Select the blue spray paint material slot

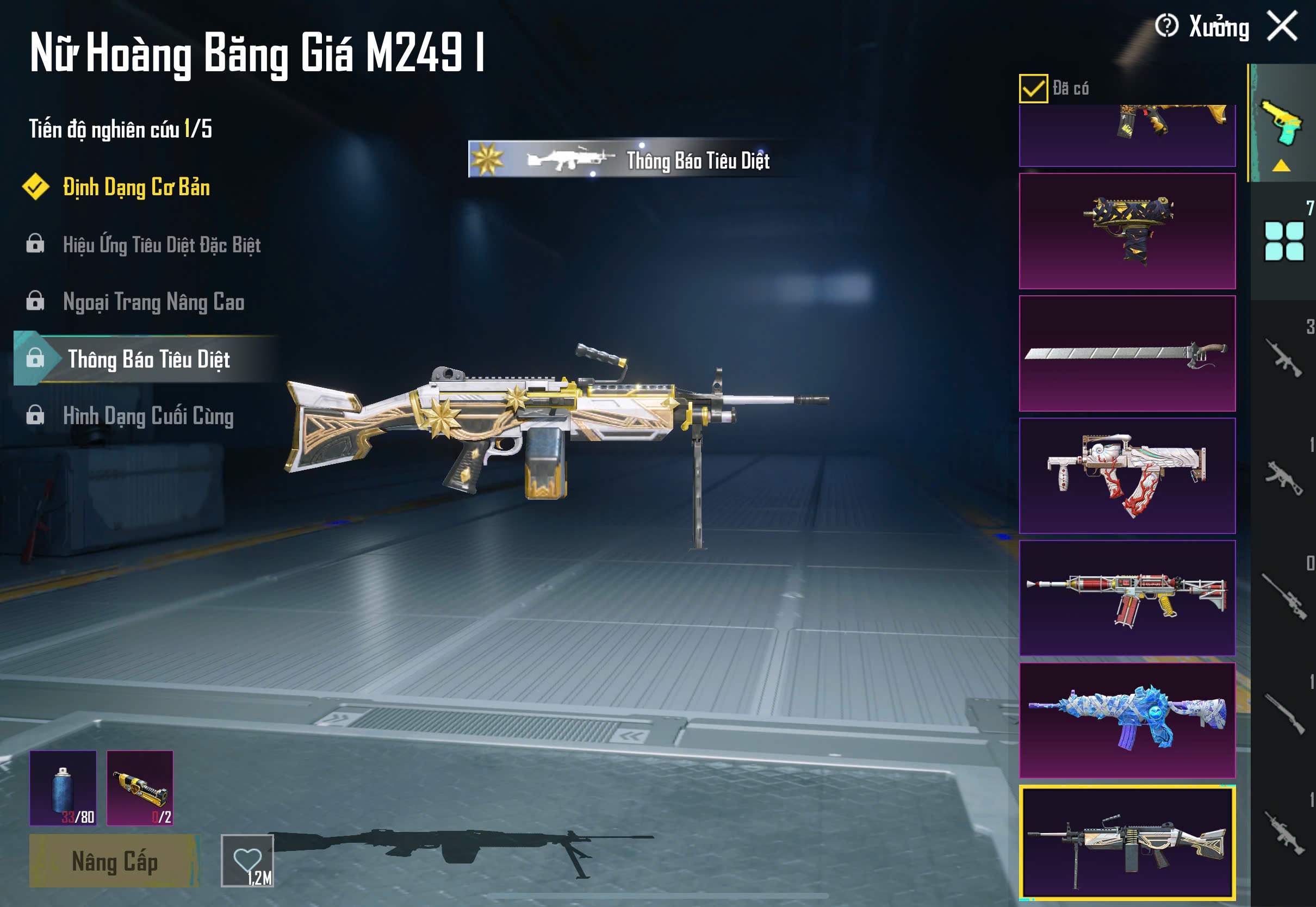pyautogui.click(x=63, y=788)
